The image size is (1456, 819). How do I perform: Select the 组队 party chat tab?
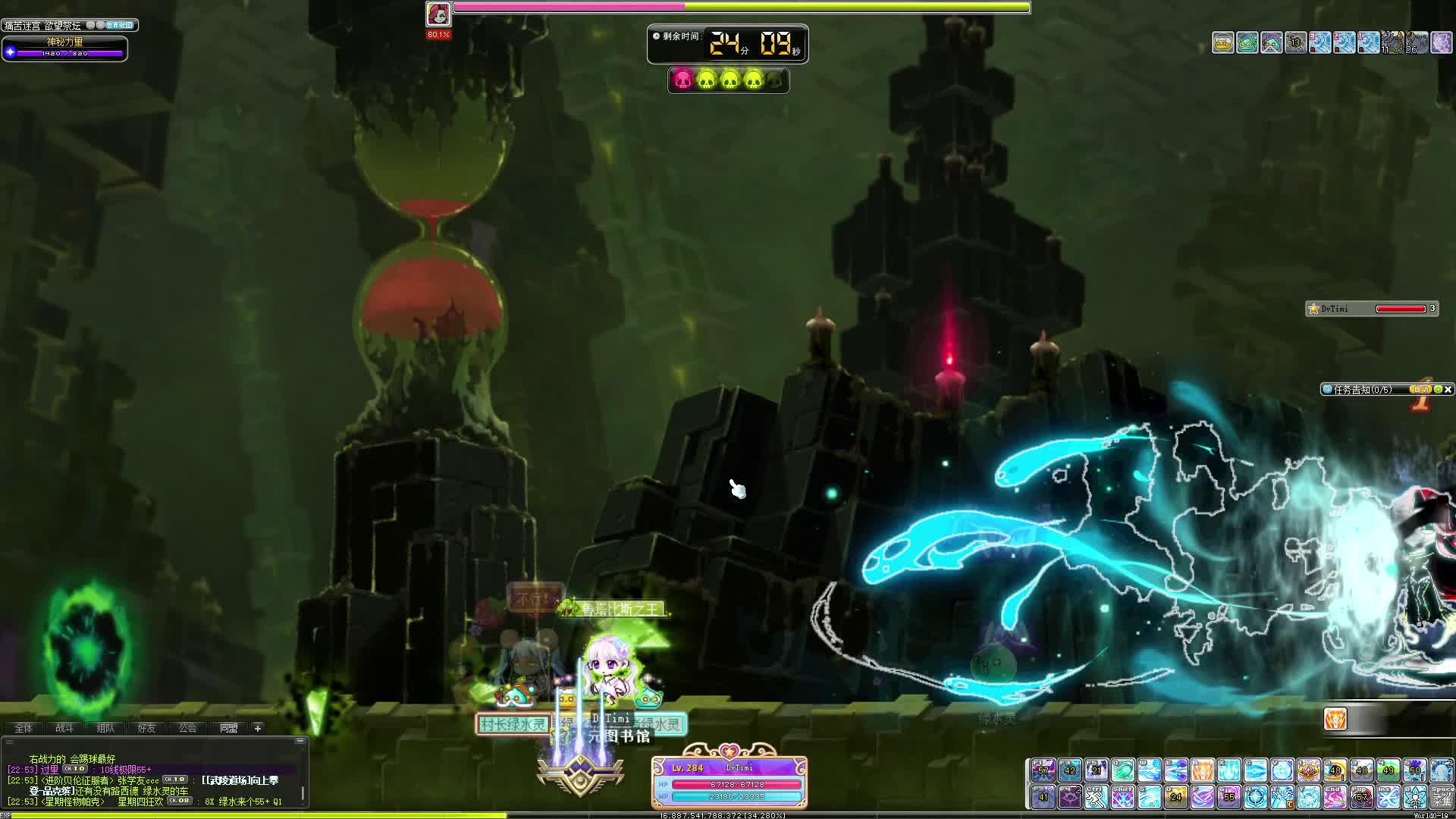pyautogui.click(x=105, y=728)
